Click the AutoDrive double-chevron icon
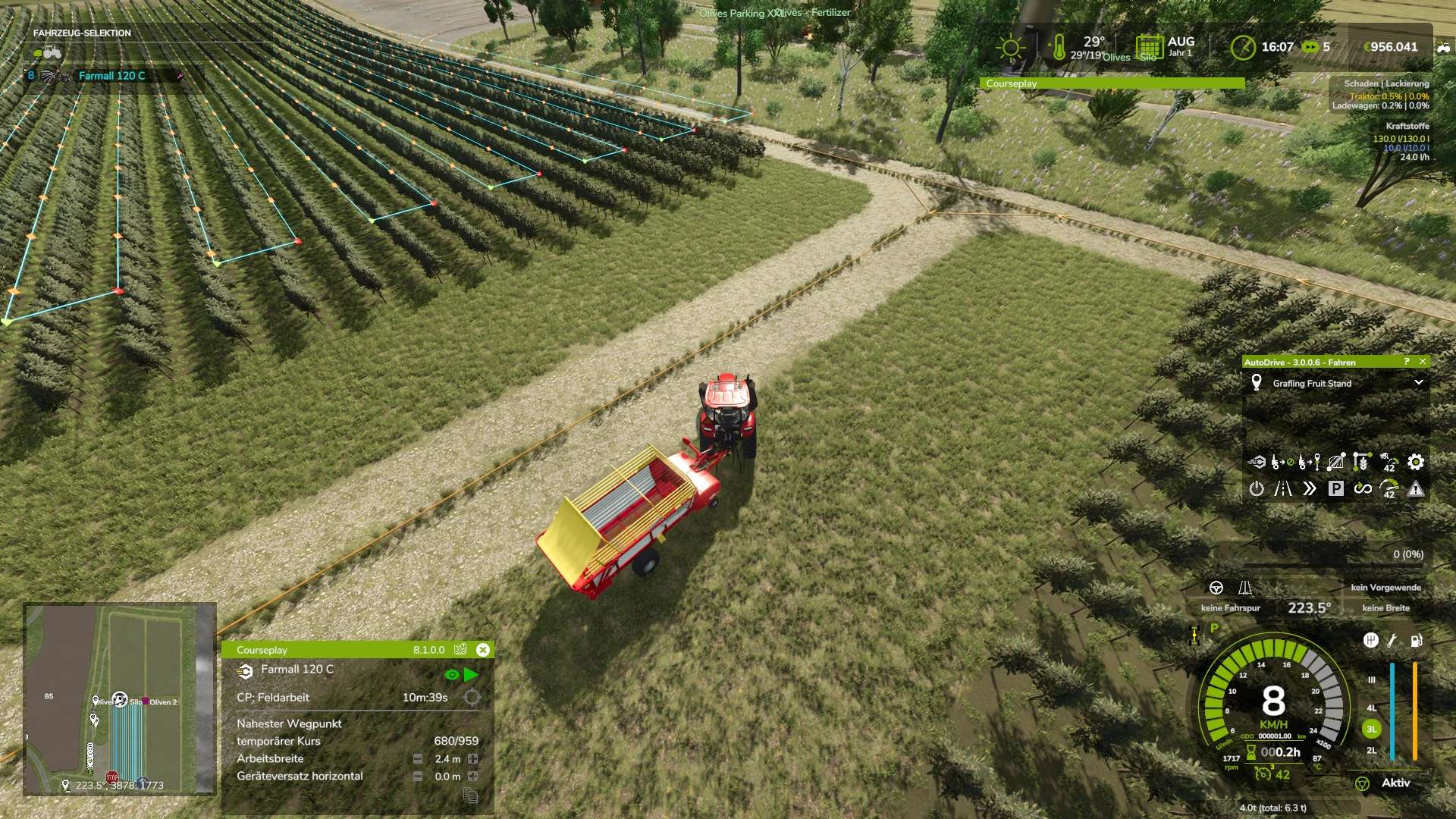 coord(1310,488)
